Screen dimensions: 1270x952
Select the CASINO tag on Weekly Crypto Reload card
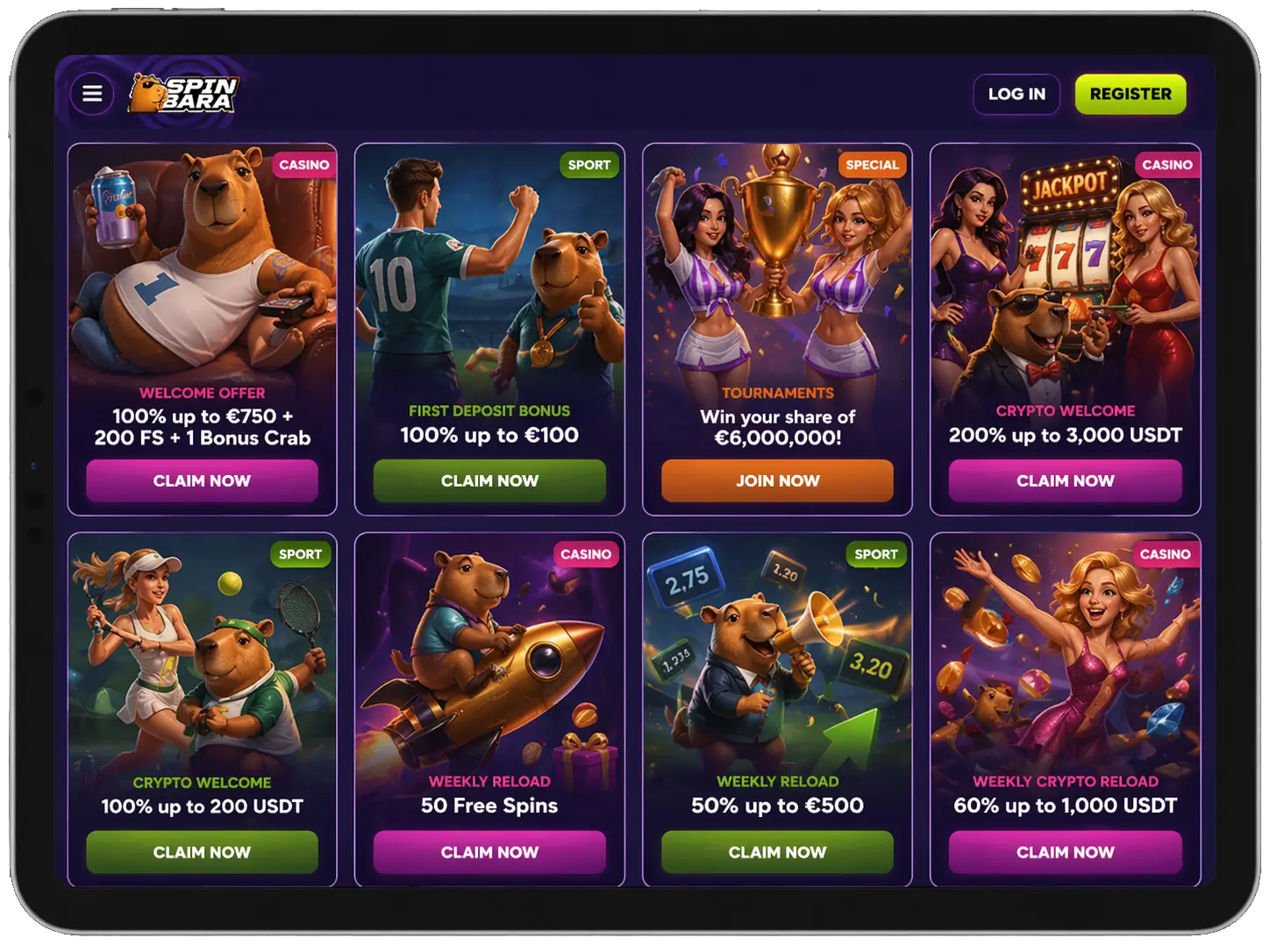[1167, 554]
